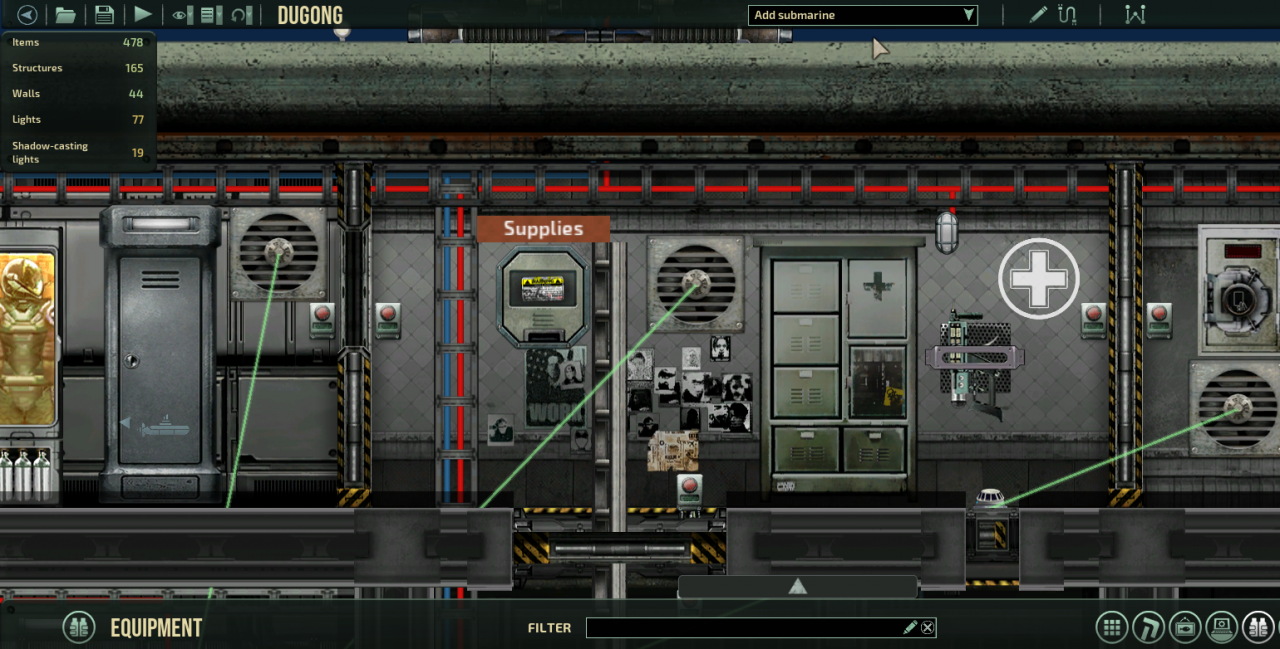The width and height of the screenshot is (1280, 649).
Task: Clear the filter with the X button
Action: [x=928, y=628]
